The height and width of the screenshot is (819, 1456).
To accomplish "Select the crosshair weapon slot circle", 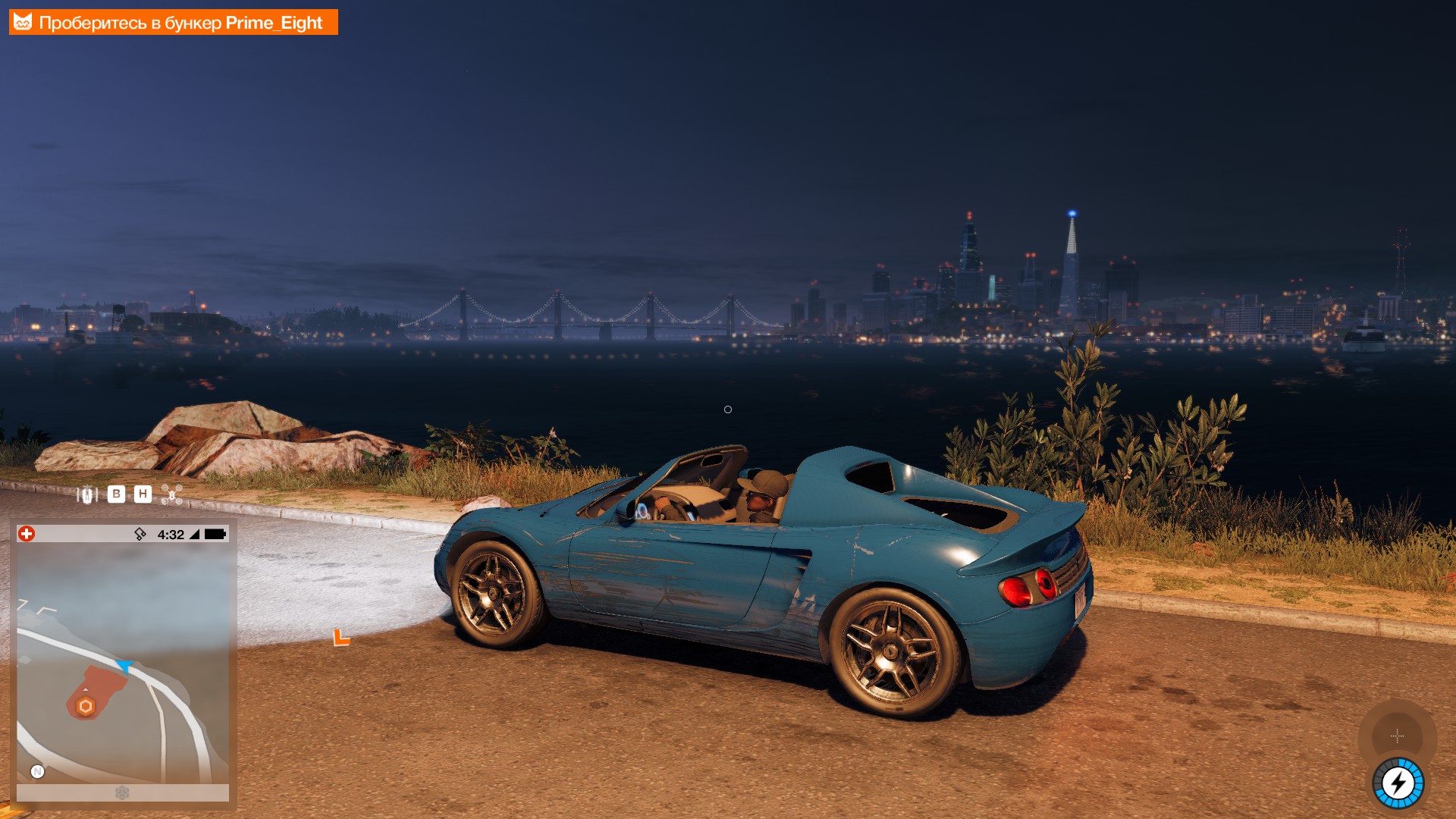I will 1397,736.
